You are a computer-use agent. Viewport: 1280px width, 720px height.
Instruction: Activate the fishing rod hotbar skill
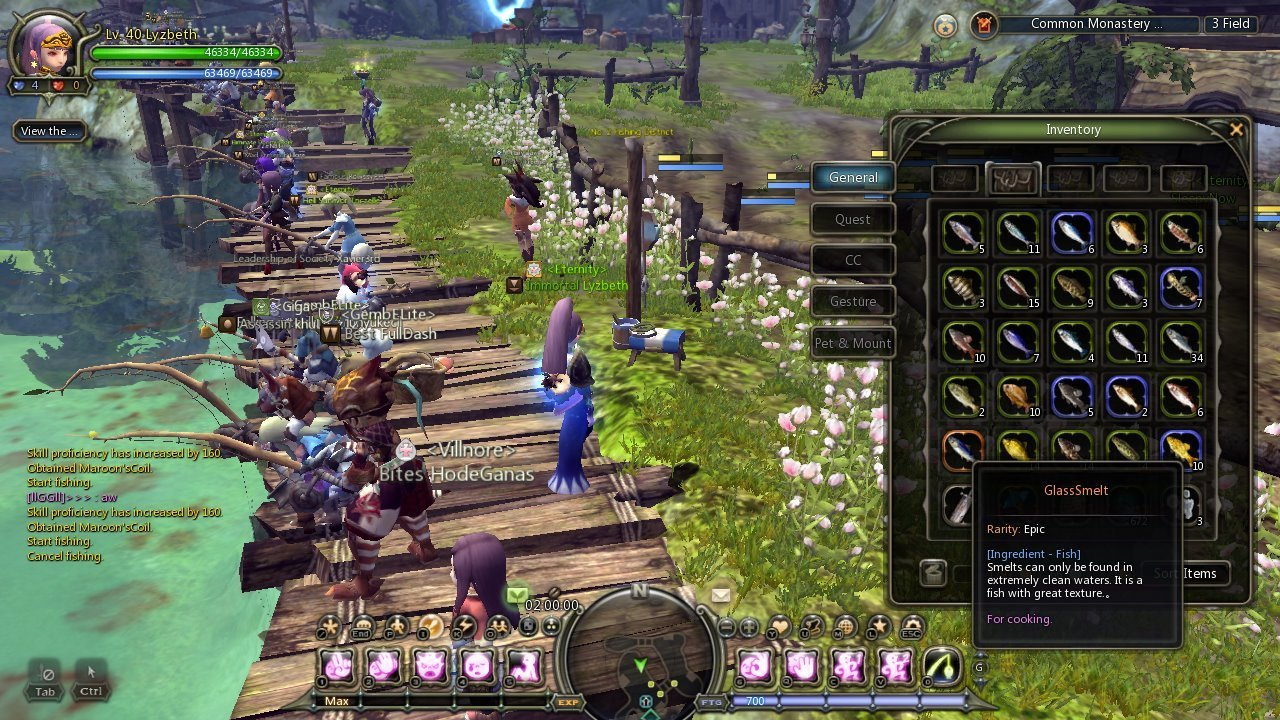[941, 666]
